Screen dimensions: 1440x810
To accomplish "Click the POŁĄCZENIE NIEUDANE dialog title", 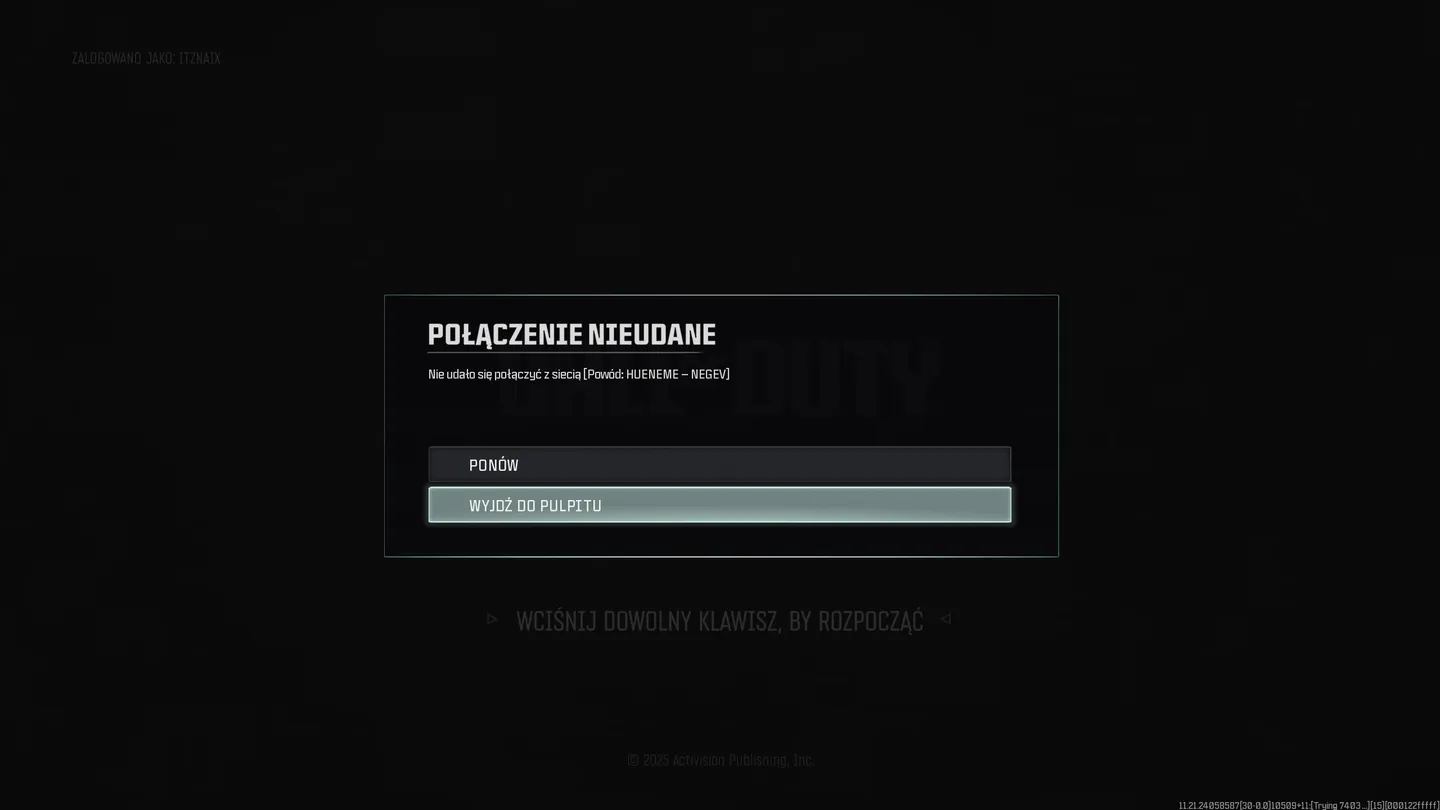I will [571, 334].
